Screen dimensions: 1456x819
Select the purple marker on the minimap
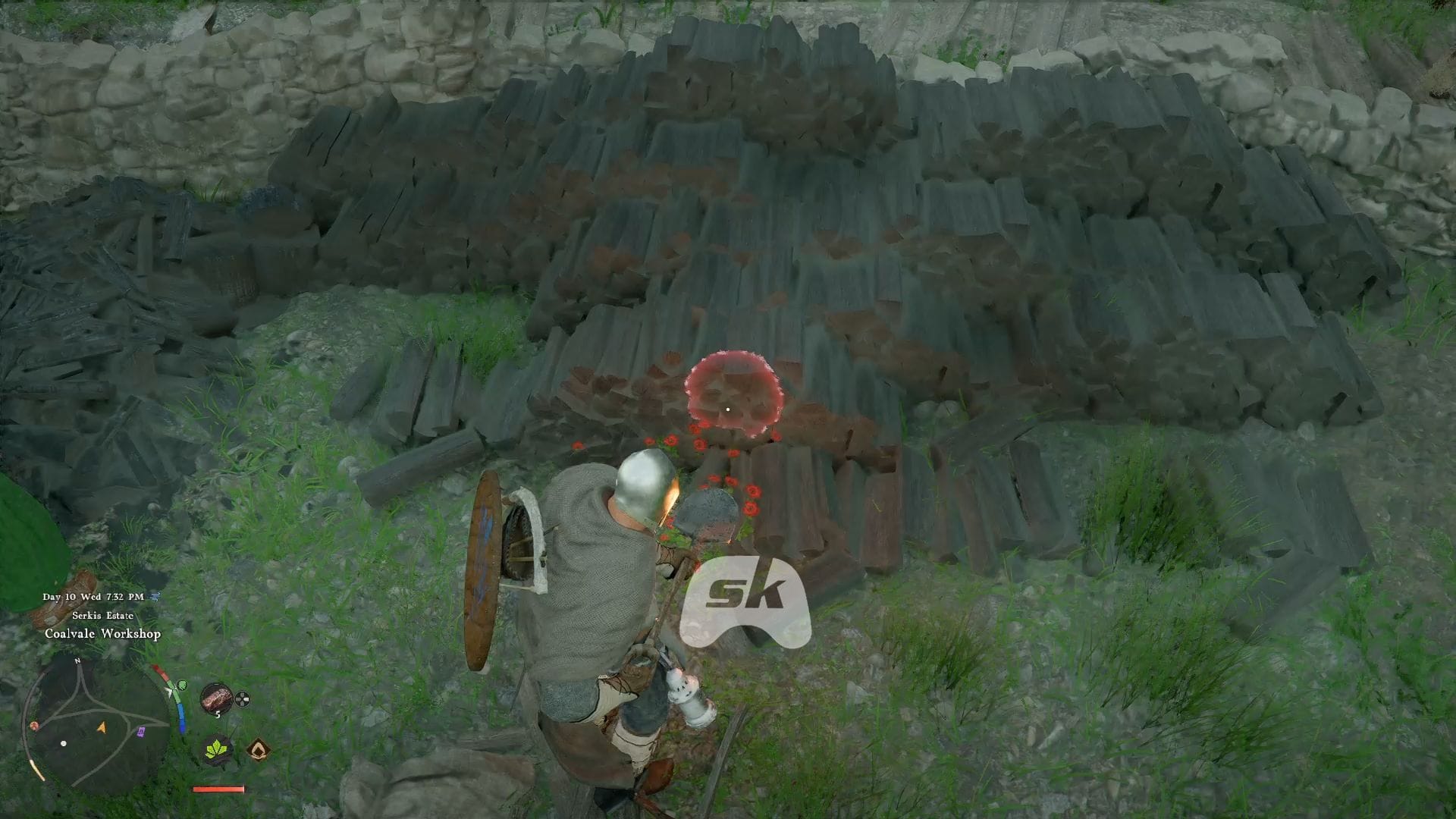coord(140,731)
